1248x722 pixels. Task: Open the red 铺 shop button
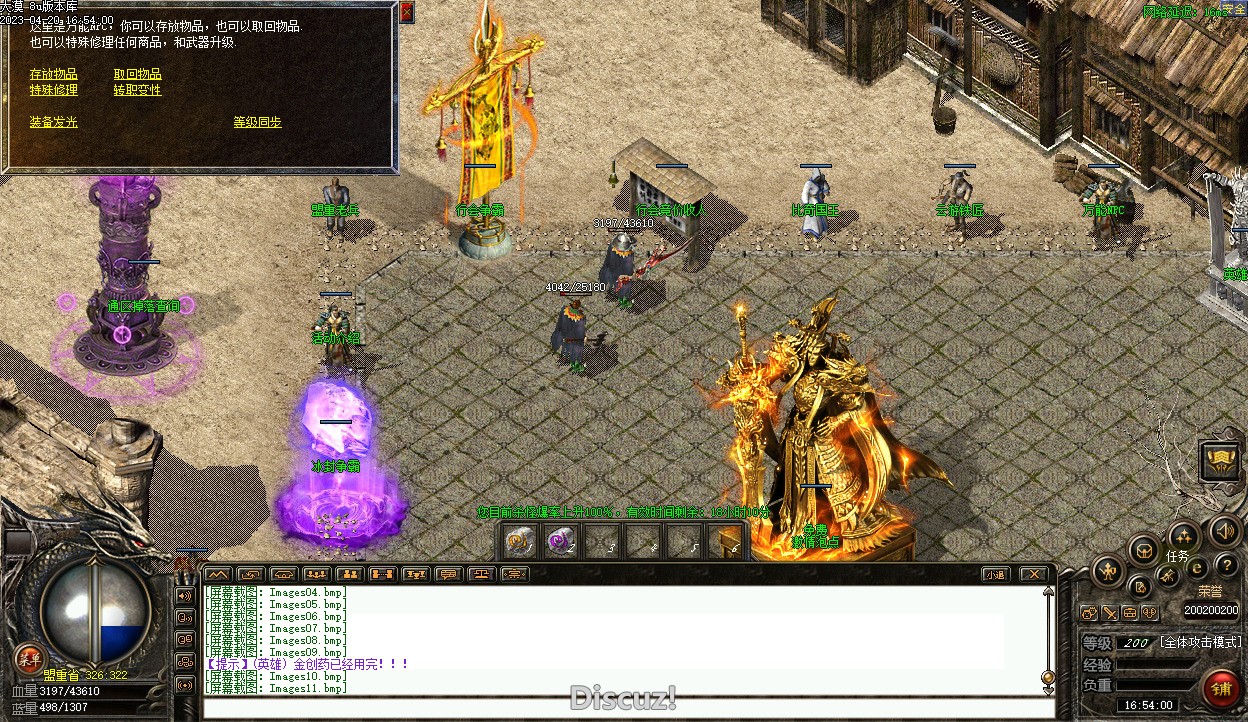point(1220,688)
